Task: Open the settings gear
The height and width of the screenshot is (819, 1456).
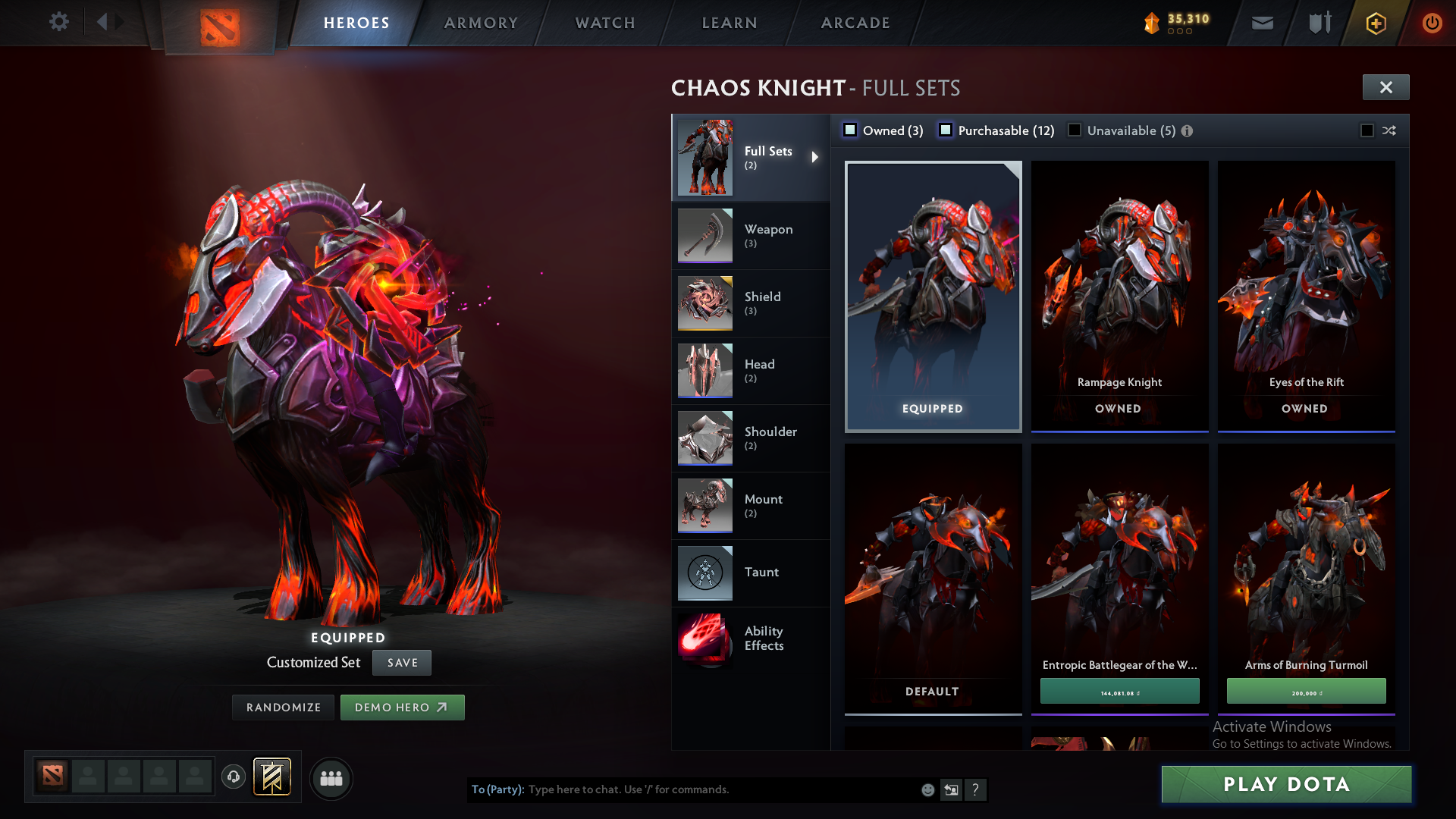Action: point(59,21)
